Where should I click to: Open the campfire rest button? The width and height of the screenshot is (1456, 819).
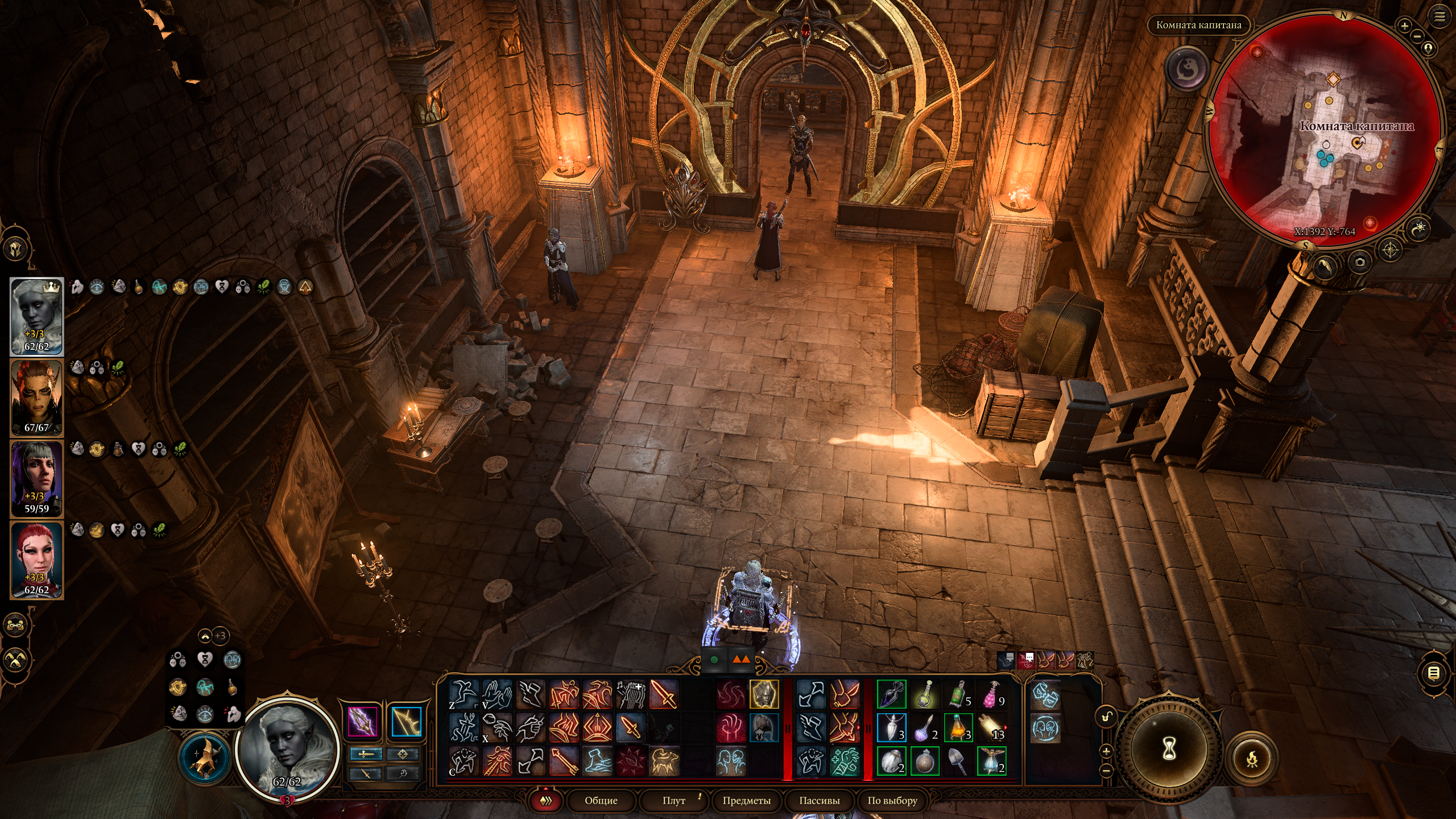pos(1251,758)
